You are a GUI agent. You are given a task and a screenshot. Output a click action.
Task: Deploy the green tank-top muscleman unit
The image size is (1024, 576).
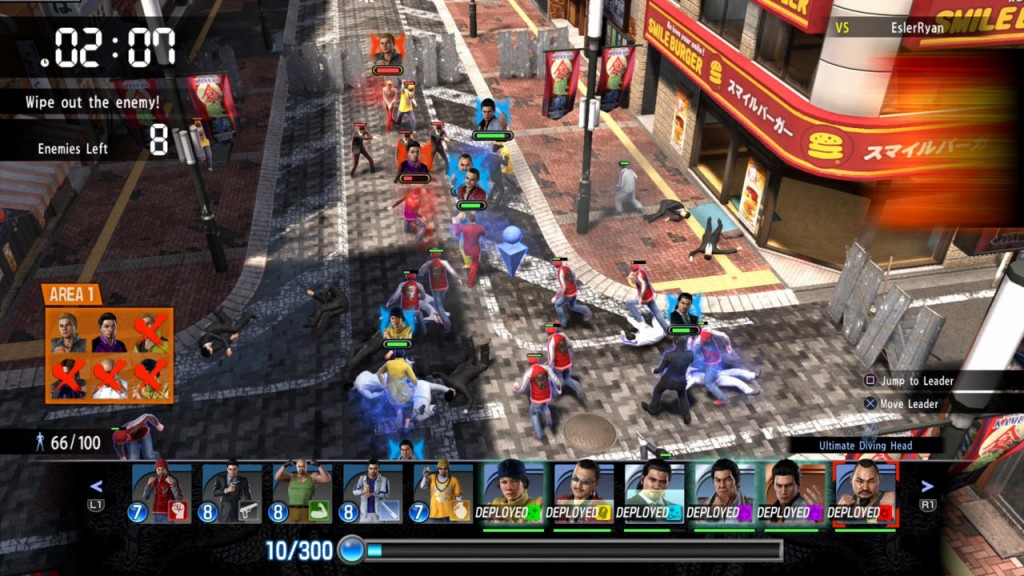click(x=302, y=494)
